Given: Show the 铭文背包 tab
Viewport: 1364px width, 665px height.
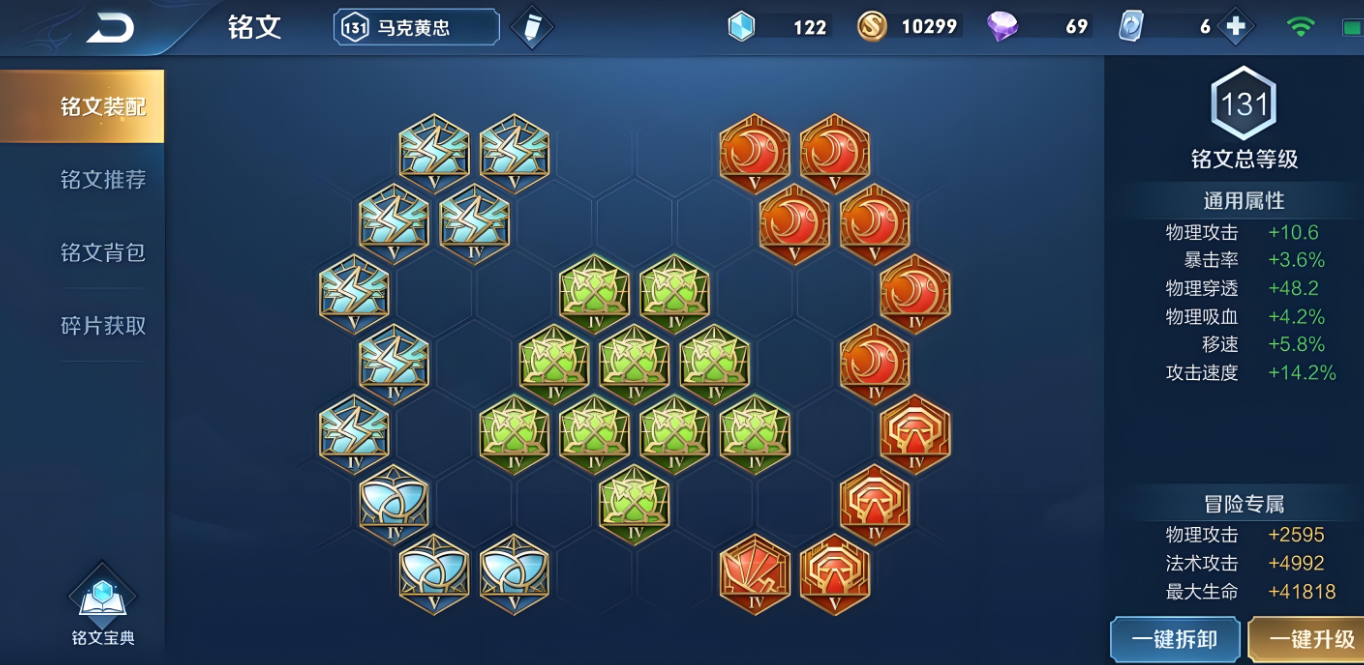Looking at the screenshot, I should (x=103, y=253).
